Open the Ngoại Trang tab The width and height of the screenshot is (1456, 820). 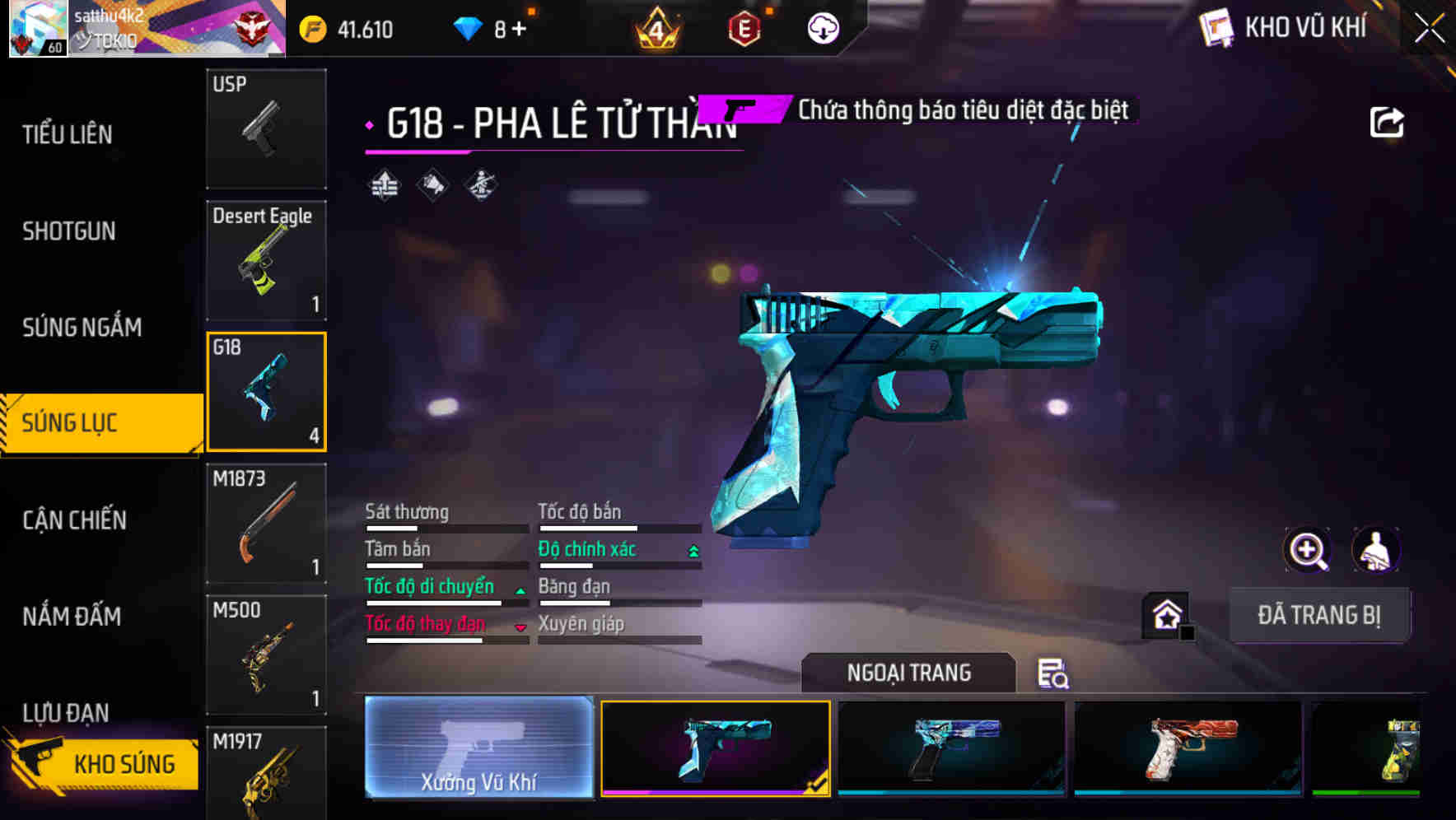tap(907, 672)
